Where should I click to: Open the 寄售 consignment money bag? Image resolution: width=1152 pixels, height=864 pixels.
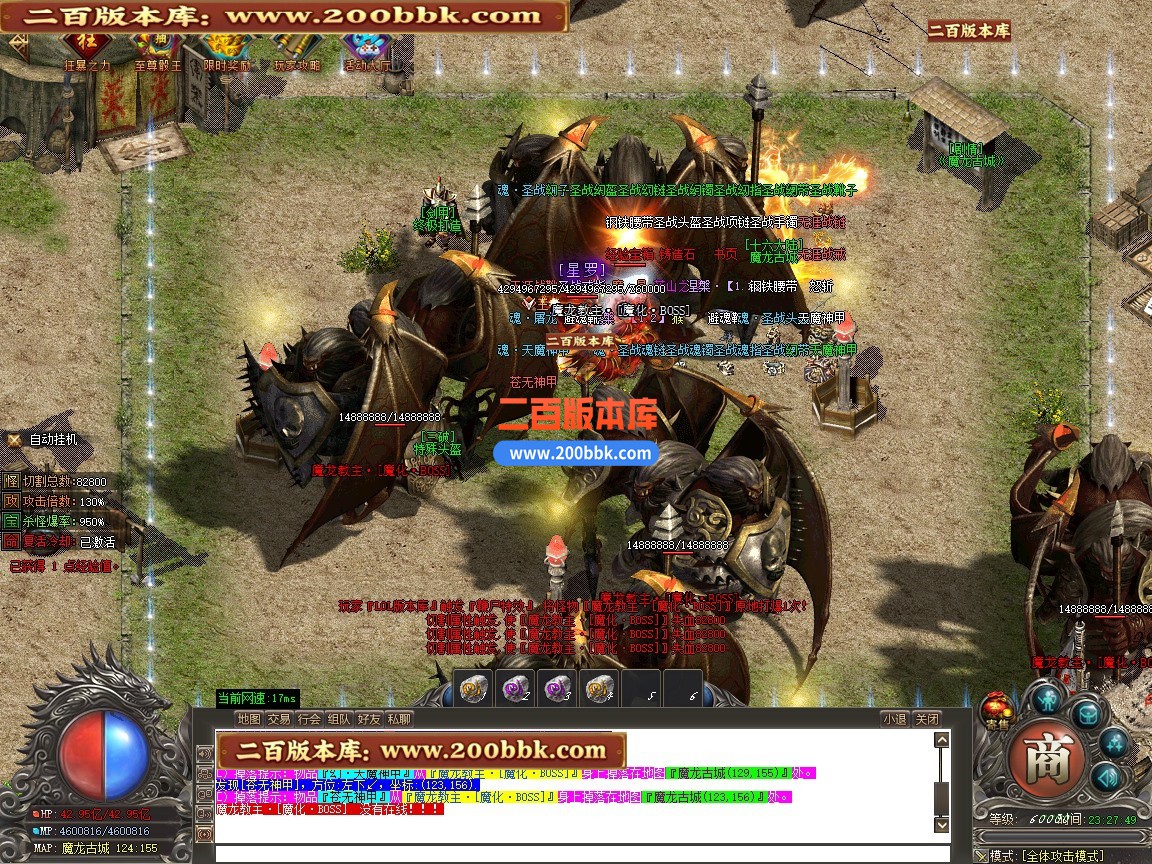[996, 707]
